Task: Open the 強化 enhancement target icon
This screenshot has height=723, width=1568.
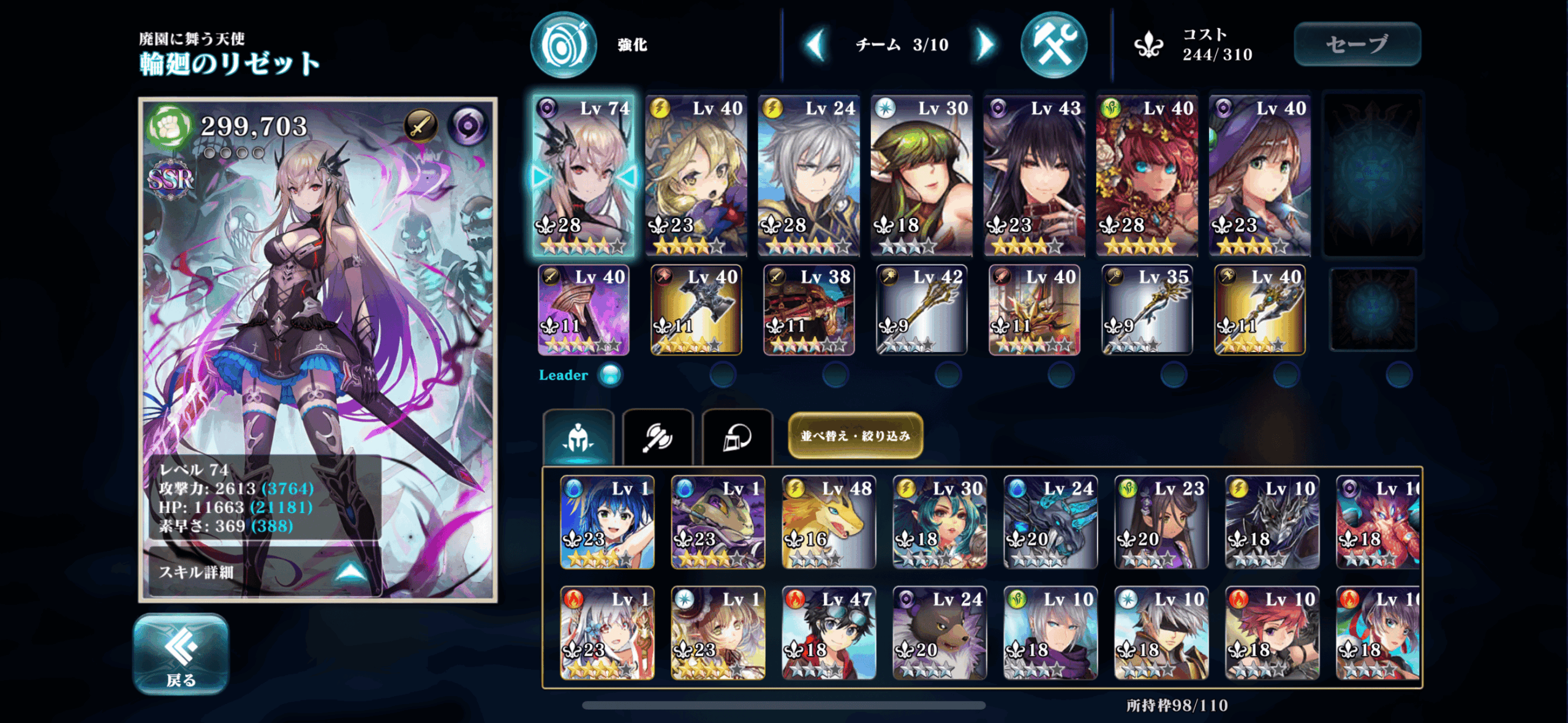Action: tap(563, 45)
